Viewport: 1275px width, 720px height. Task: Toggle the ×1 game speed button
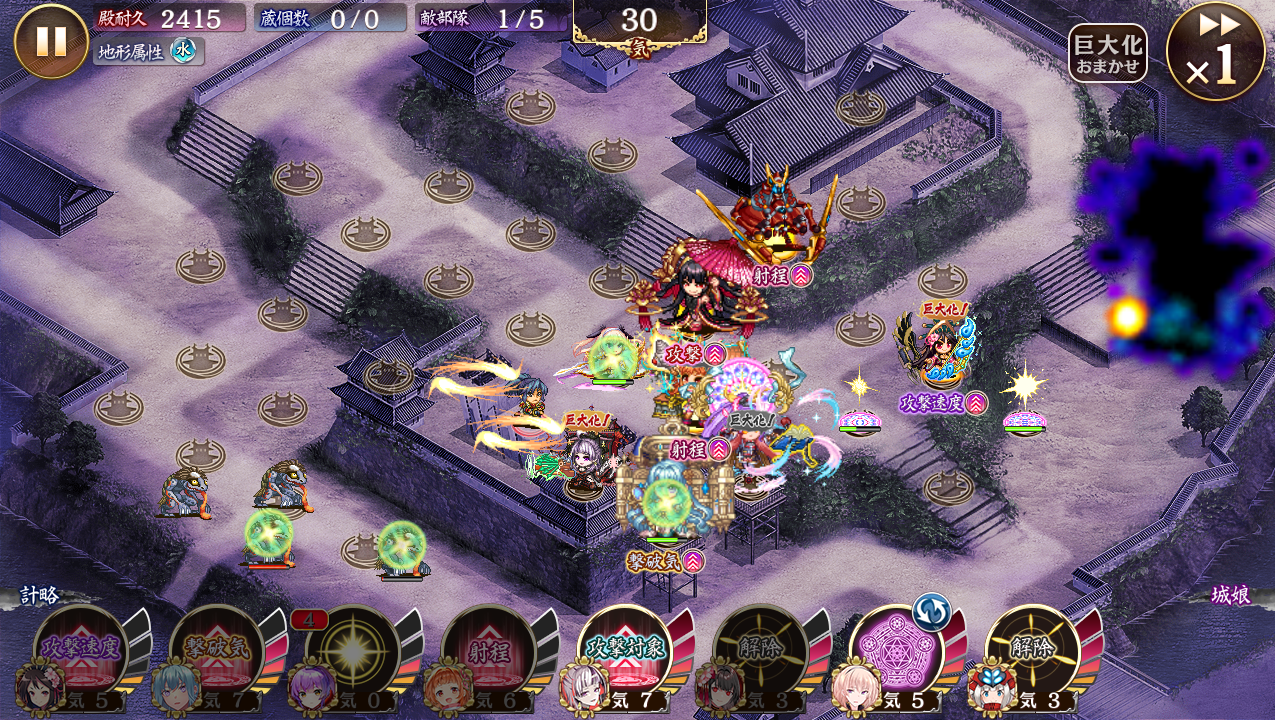(x=1215, y=50)
